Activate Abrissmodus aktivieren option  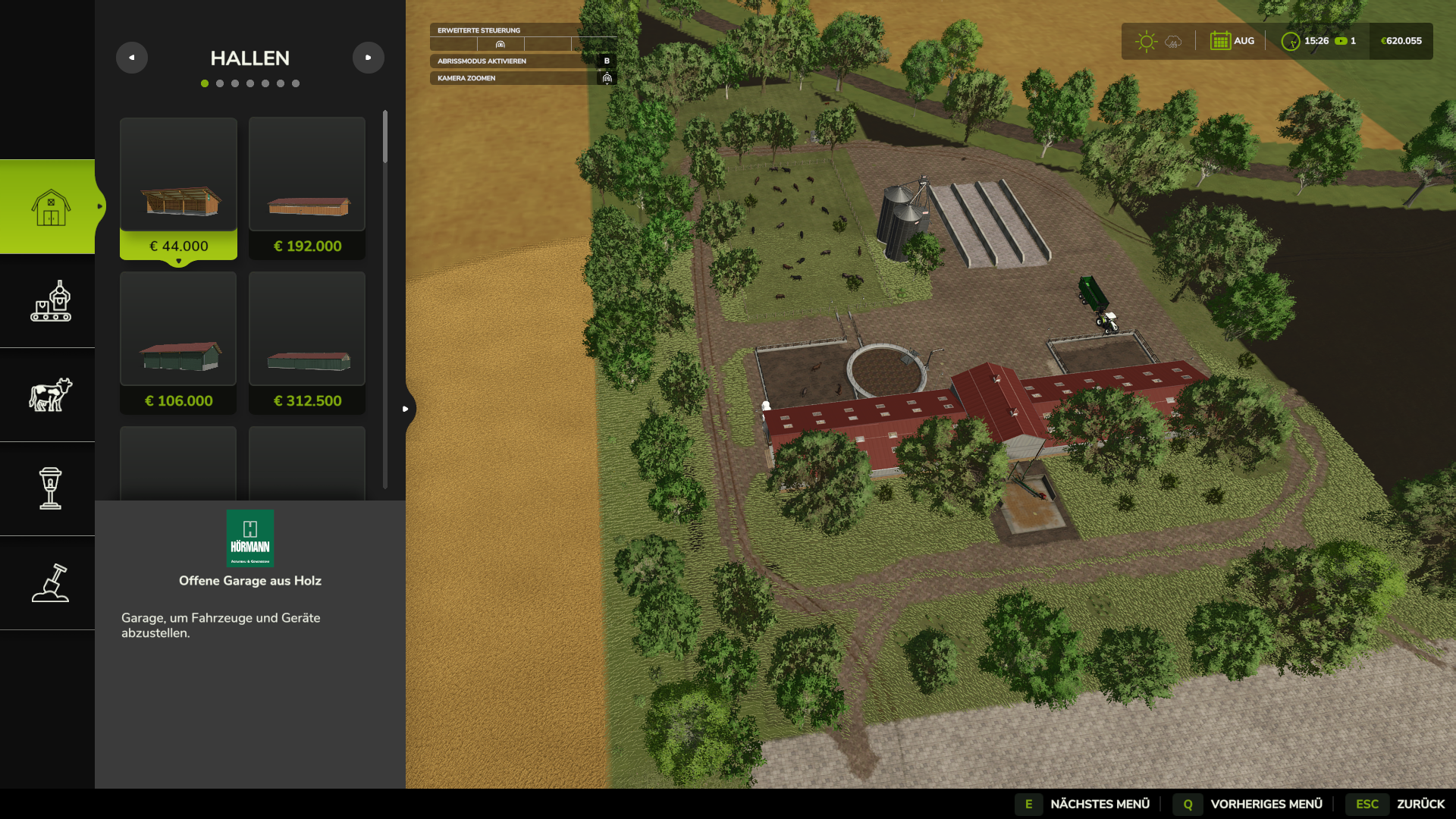point(523,61)
